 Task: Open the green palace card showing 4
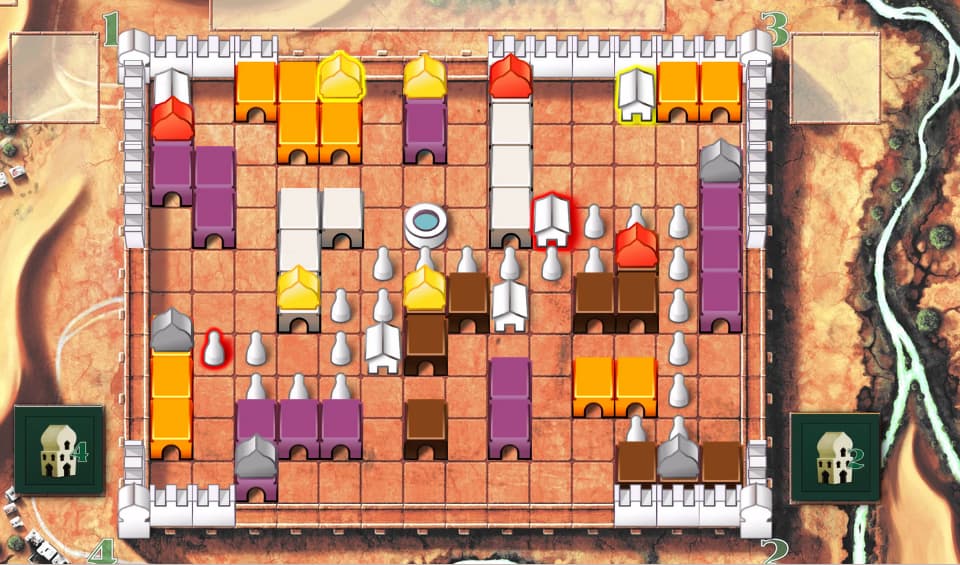tap(59, 450)
